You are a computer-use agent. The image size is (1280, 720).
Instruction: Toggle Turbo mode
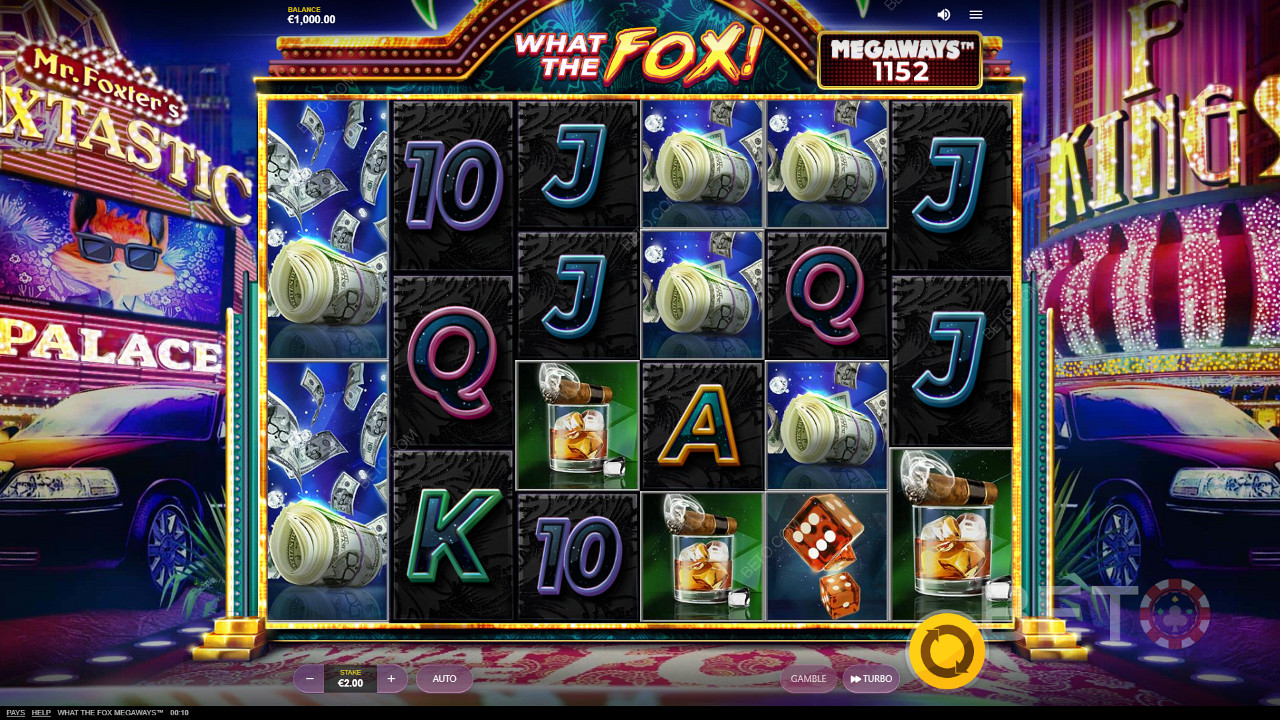pyautogui.click(x=871, y=679)
